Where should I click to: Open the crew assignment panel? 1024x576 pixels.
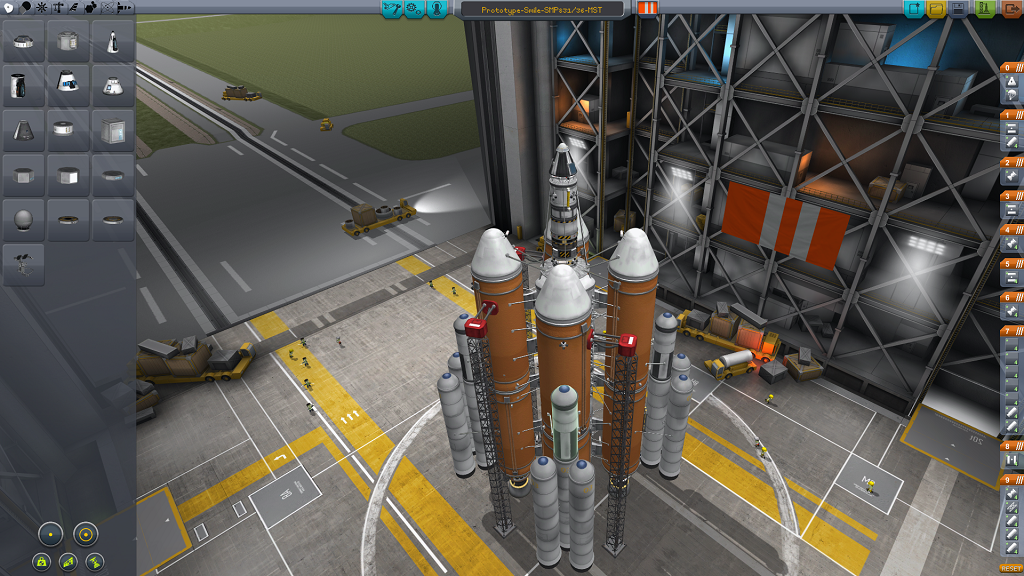click(x=437, y=9)
